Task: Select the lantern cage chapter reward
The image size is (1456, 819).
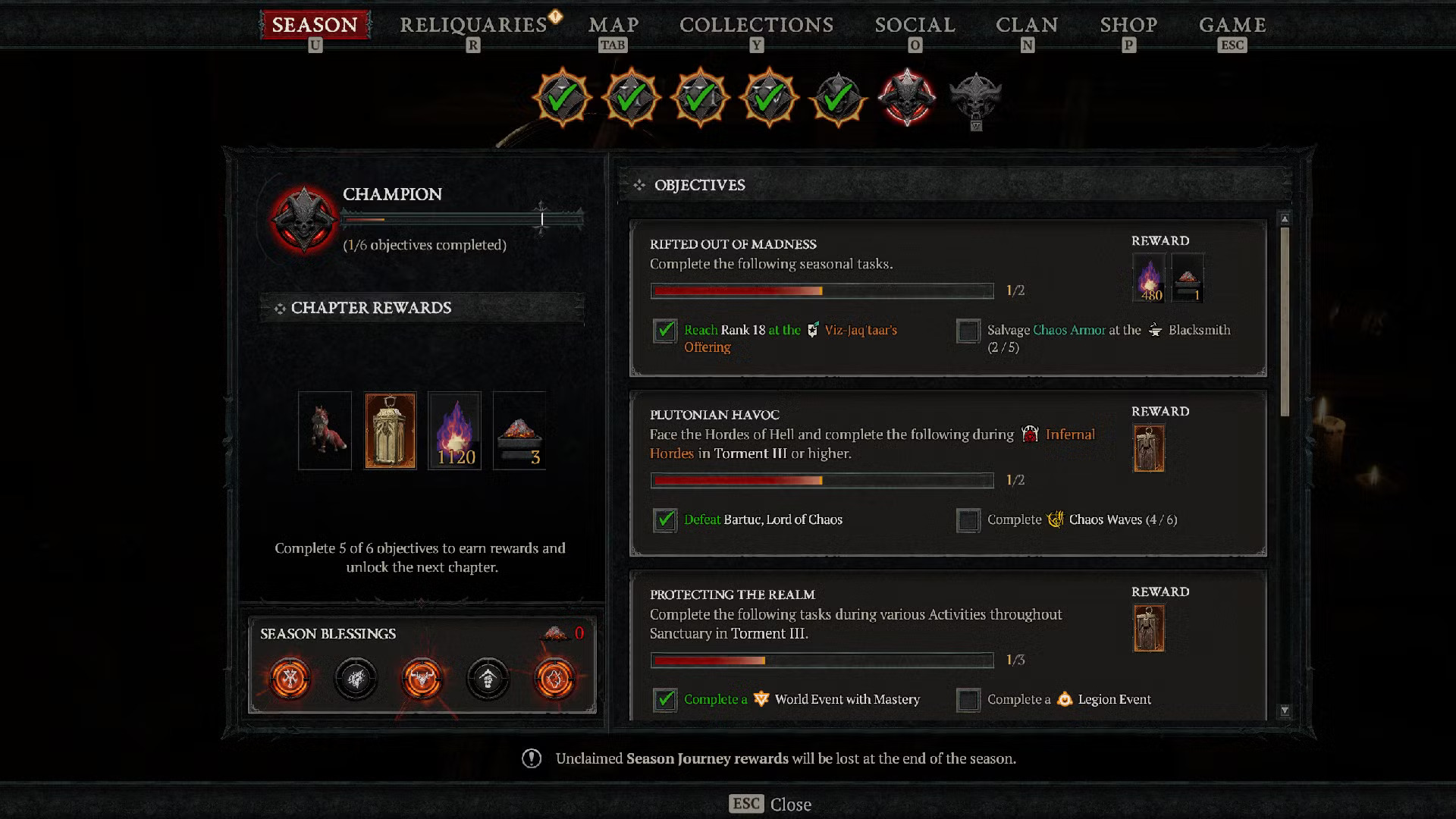Action: click(390, 430)
